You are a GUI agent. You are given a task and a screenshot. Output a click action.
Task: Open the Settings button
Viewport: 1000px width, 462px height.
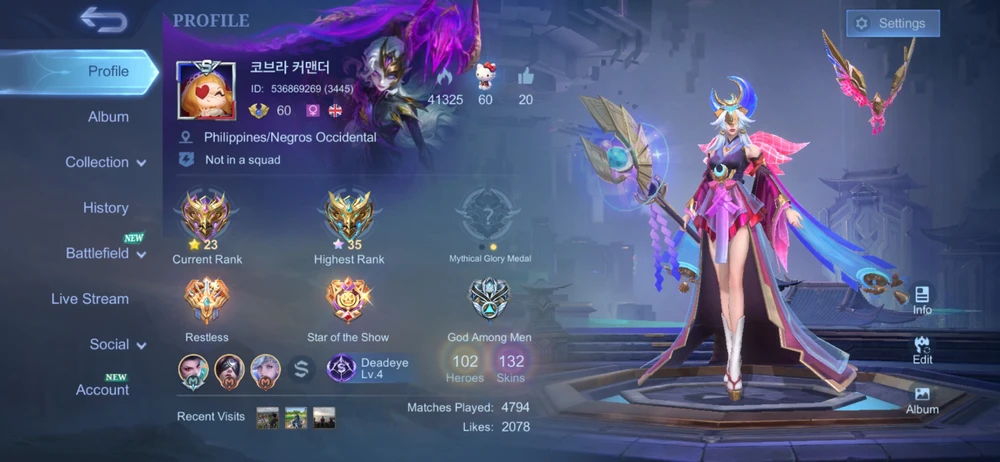tap(892, 23)
